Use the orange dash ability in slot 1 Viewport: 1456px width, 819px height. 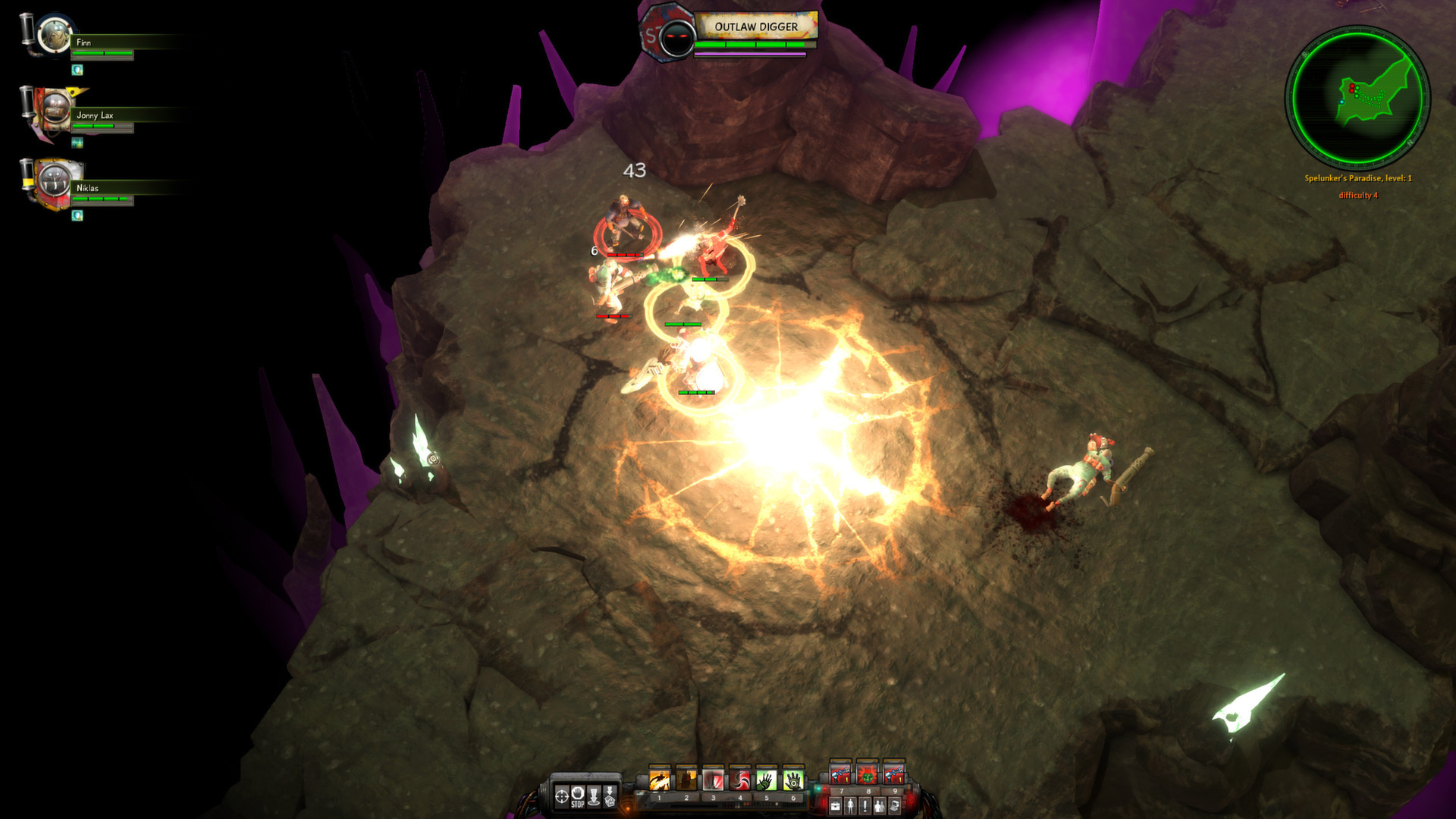point(660,780)
